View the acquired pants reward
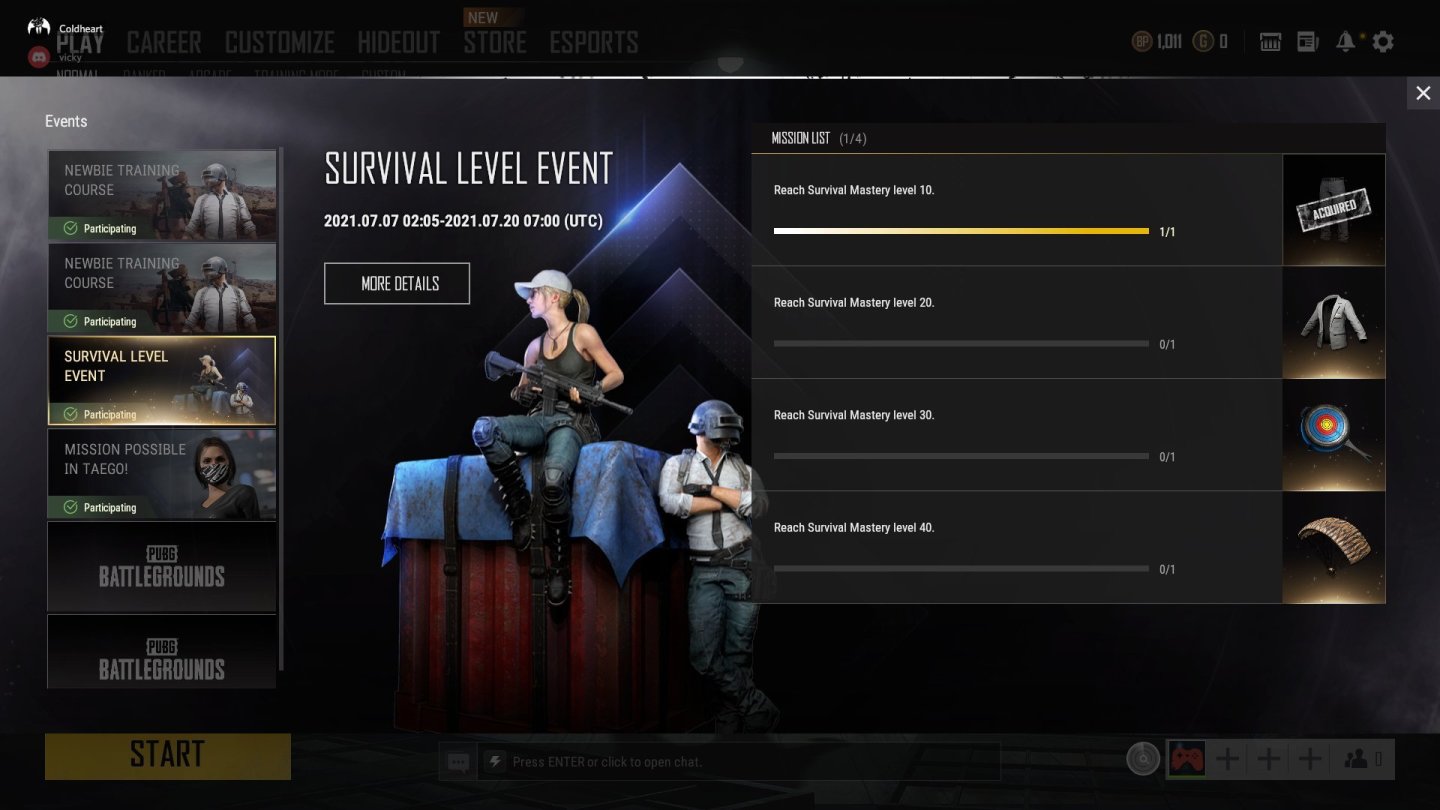The image size is (1440, 810). click(x=1334, y=210)
